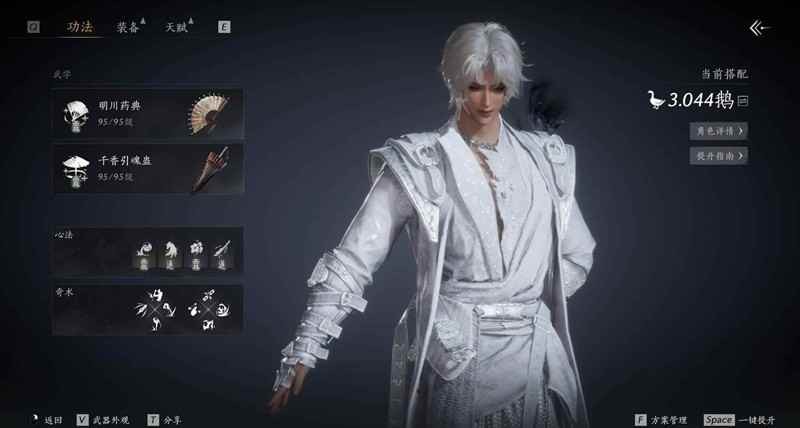
Task: Click the small icon beside the goose score
Action: pos(743,100)
